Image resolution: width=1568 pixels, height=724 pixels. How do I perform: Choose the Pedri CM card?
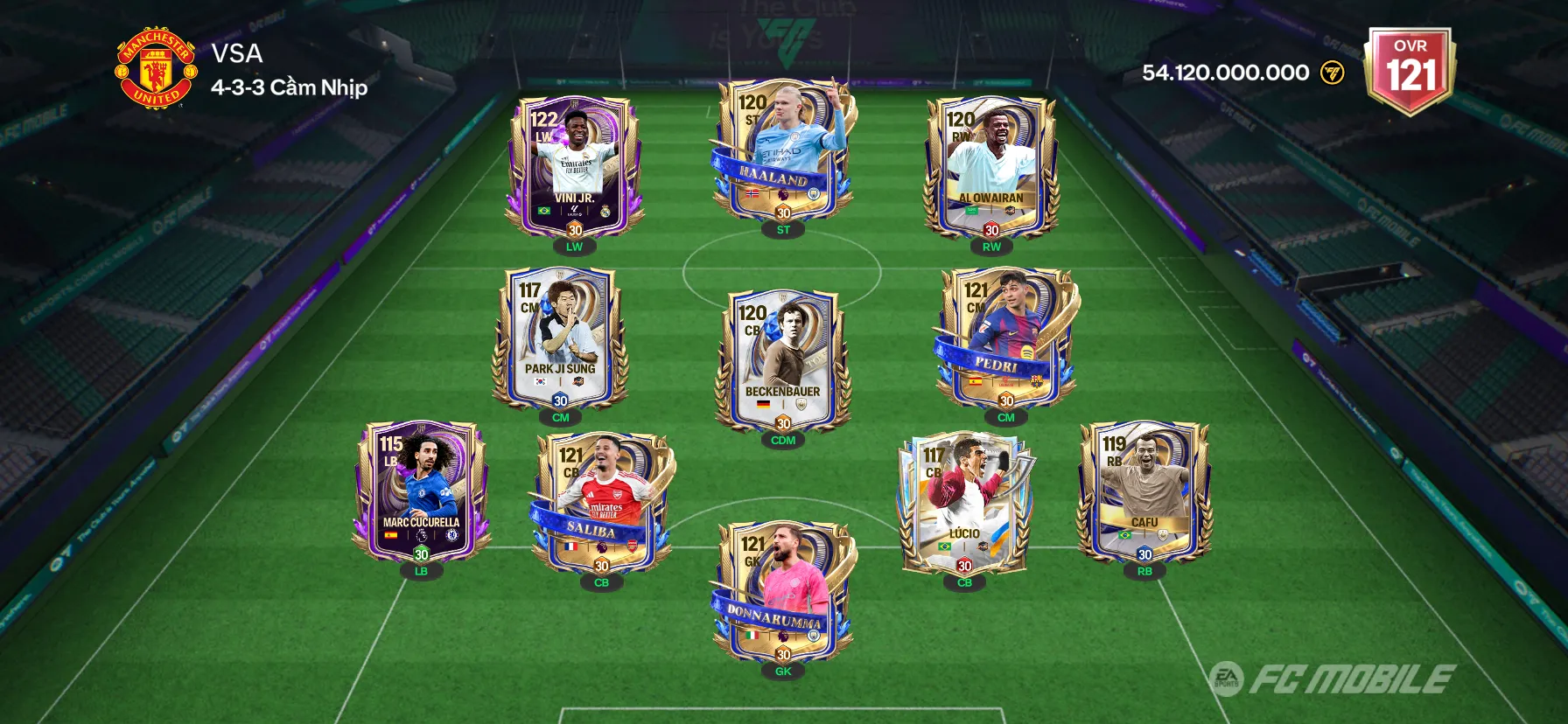[x=1006, y=338]
